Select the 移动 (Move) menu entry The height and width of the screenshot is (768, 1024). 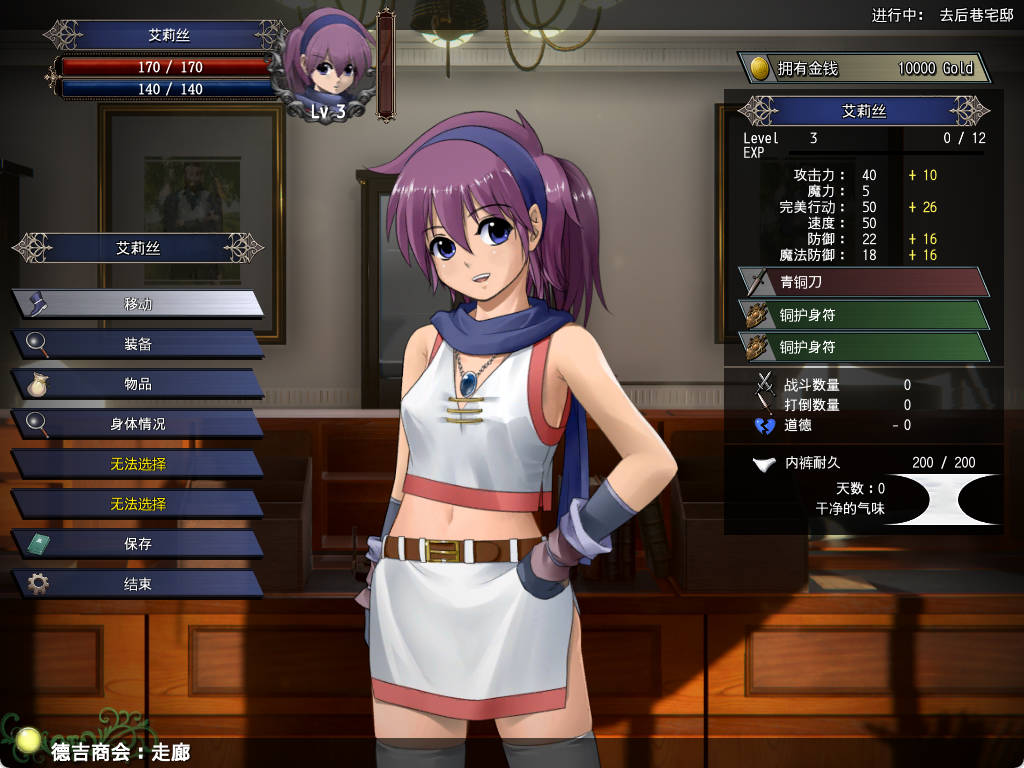tap(138, 304)
